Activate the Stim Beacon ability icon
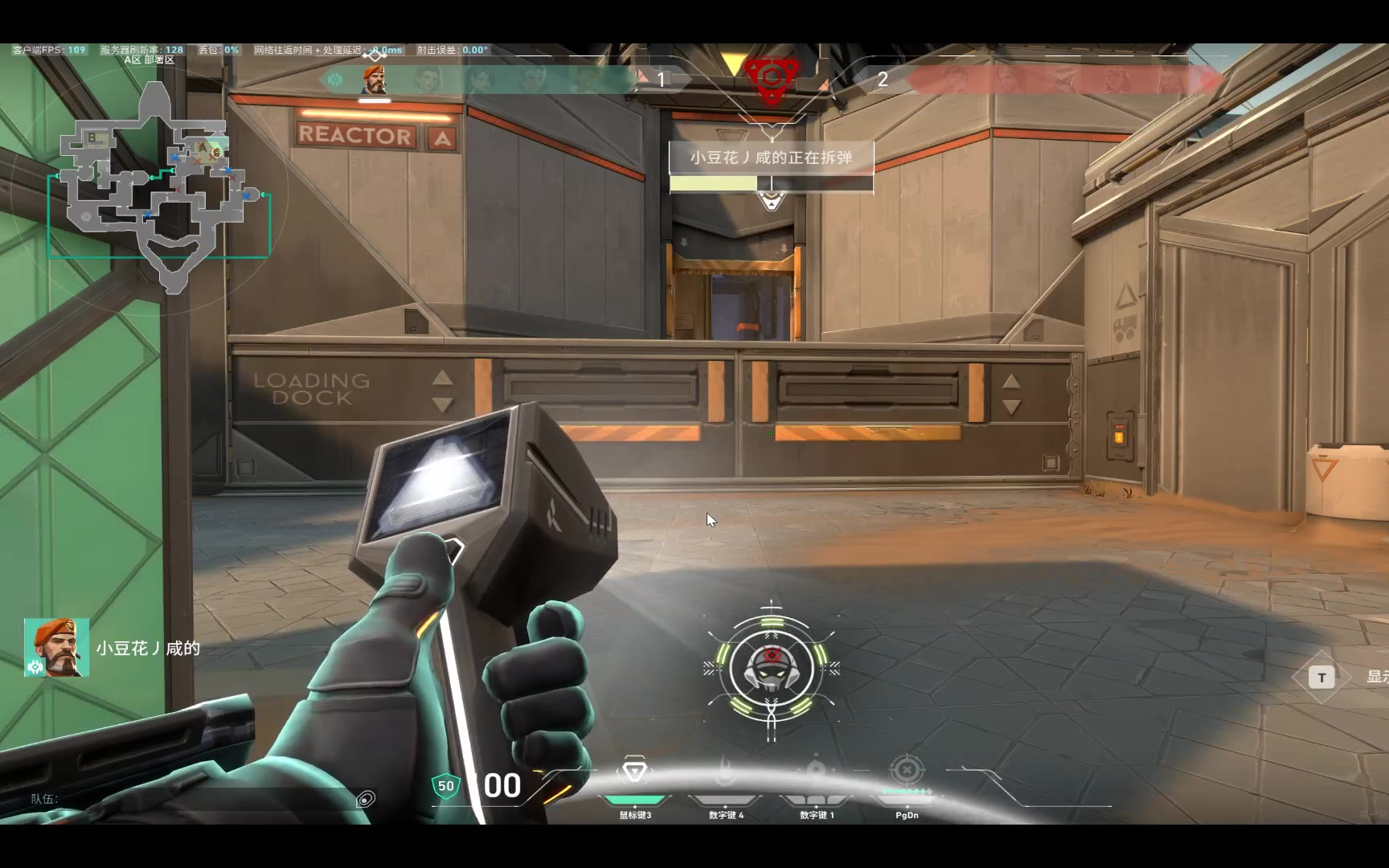The width and height of the screenshot is (1389, 868). (x=635, y=772)
